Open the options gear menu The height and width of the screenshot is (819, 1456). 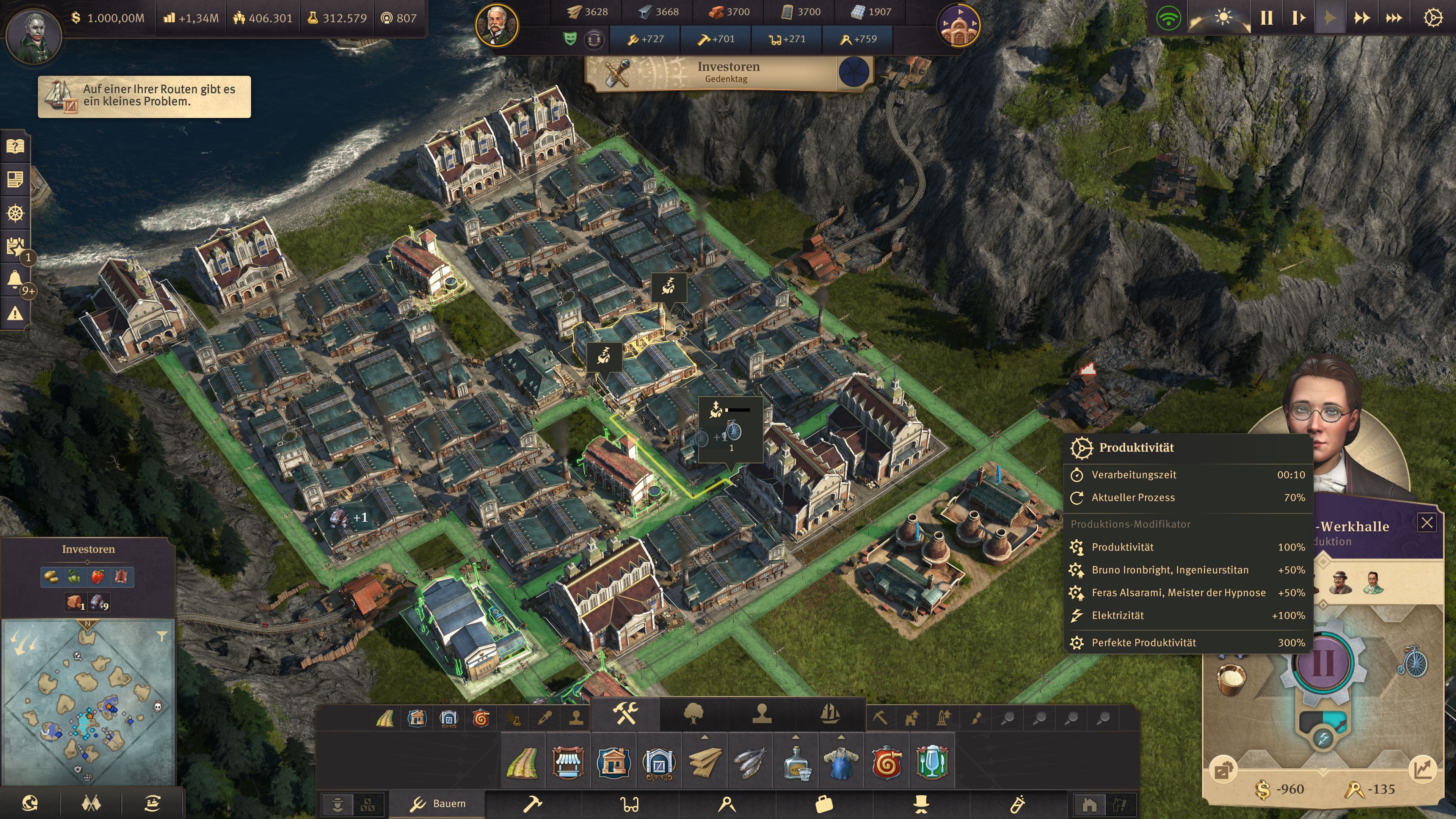coord(1432,18)
